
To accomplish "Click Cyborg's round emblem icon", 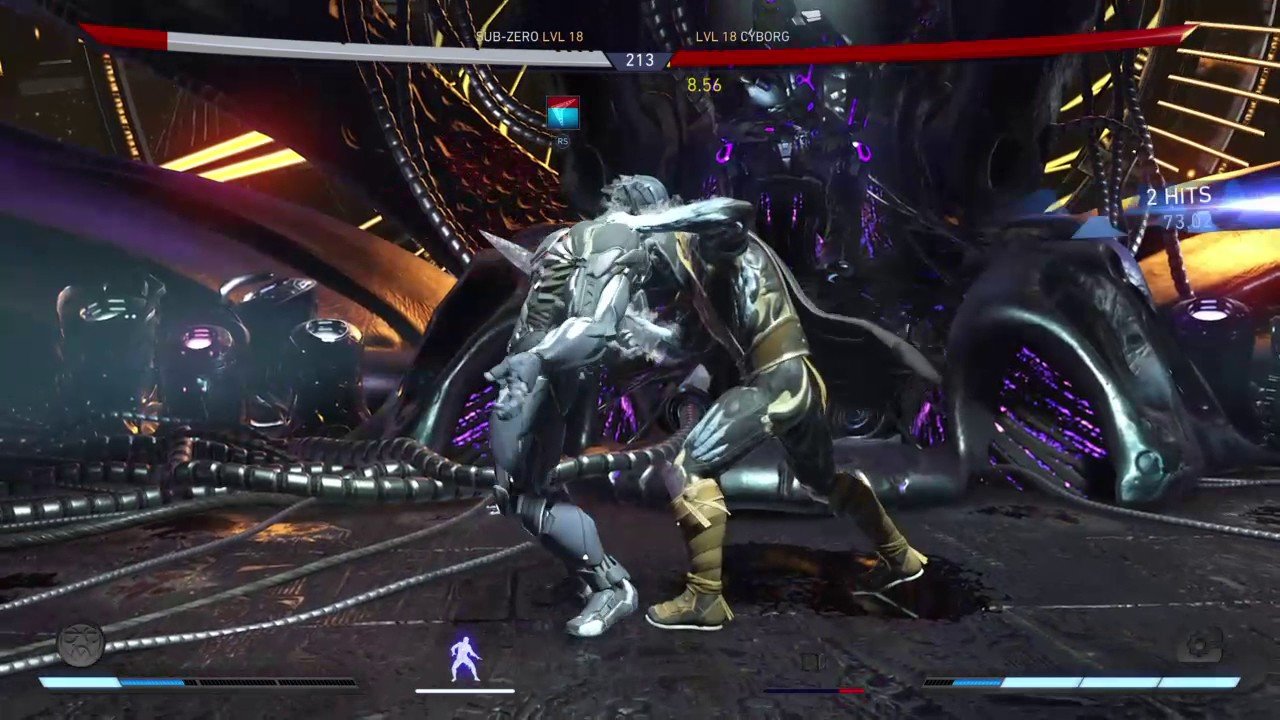I will tap(1199, 645).
